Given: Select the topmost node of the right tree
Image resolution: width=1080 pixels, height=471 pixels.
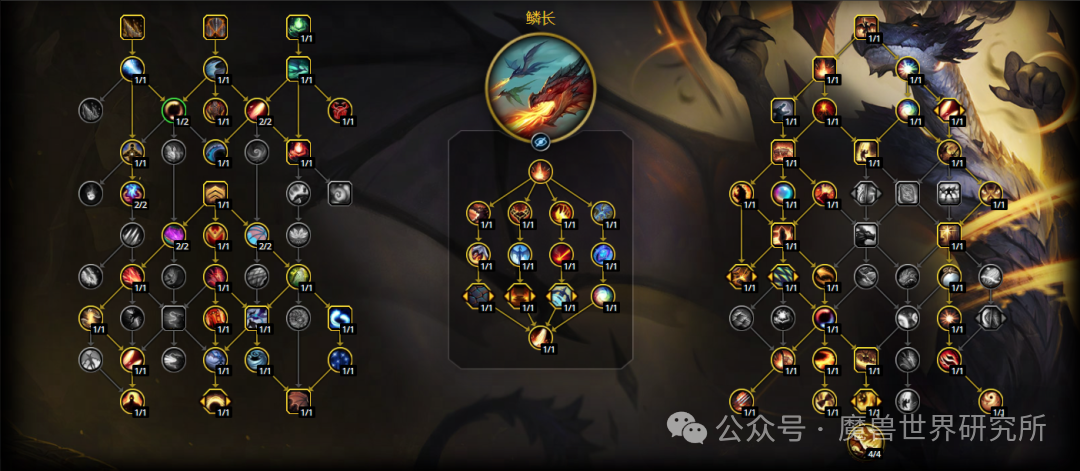Looking at the screenshot, I should [x=866, y=27].
